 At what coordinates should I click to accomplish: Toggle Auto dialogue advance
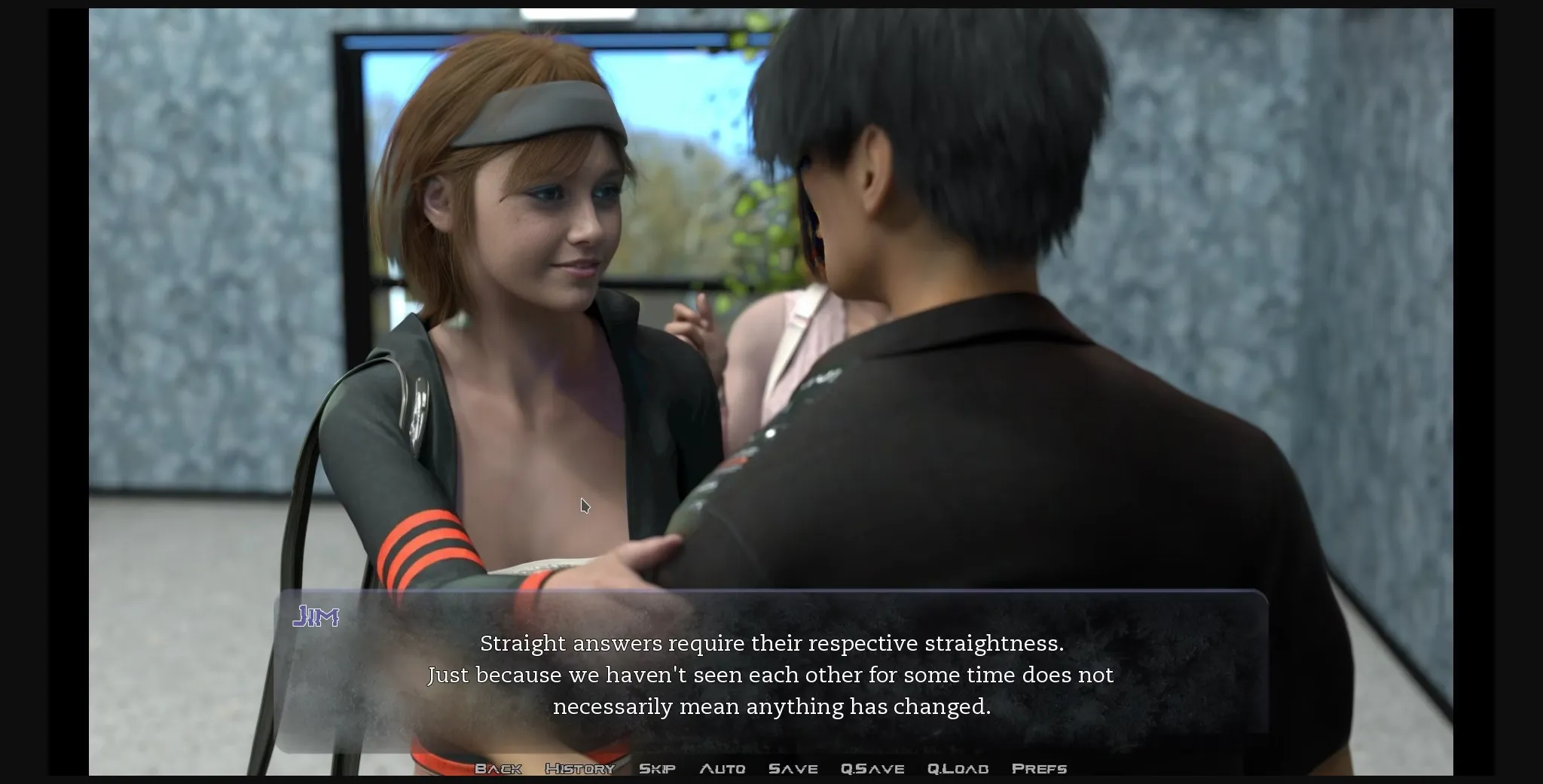tap(722, 769)
